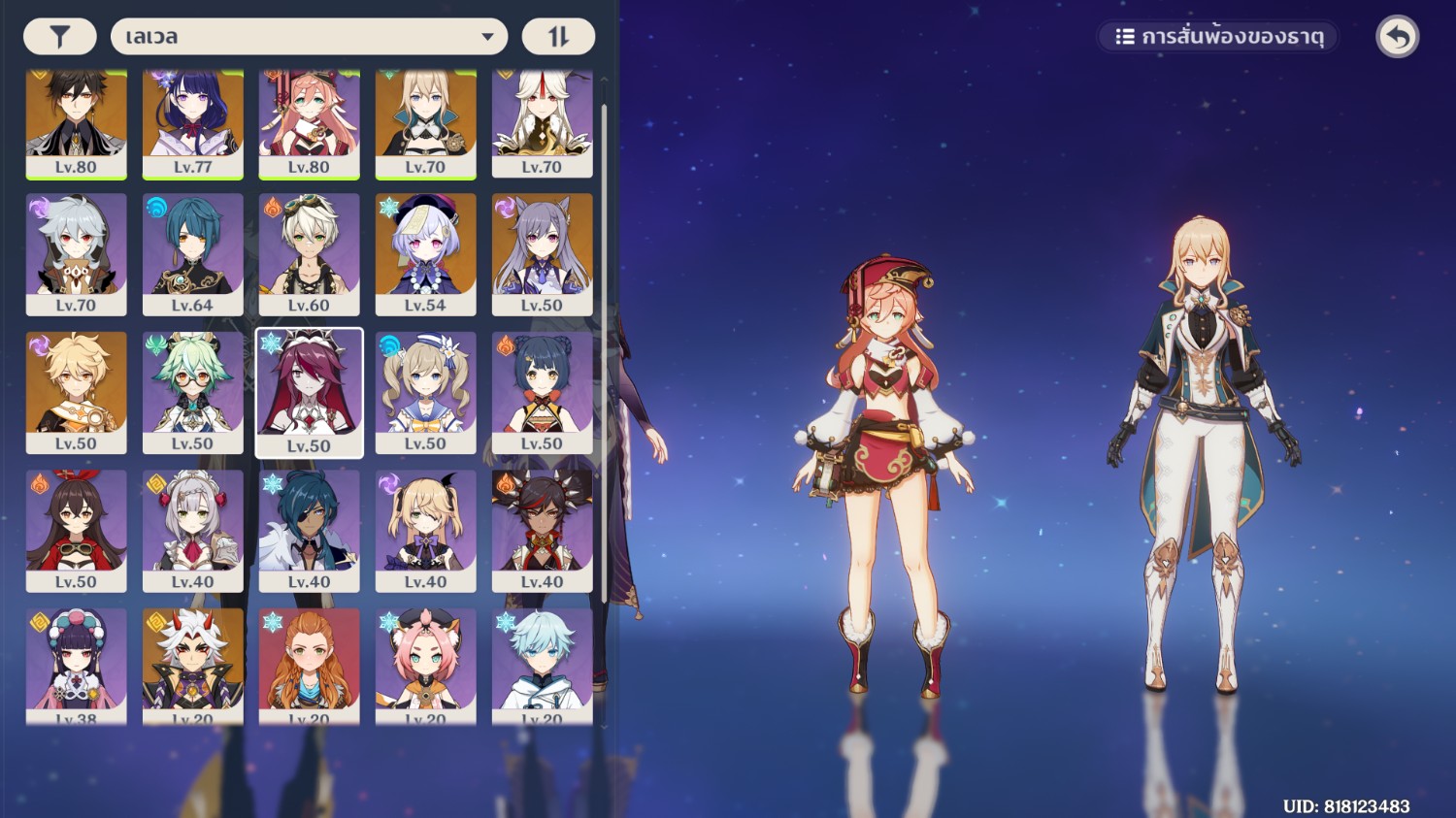Pick Kaeya's Lv.40 portrait
The width and height of the screenshot is (1456, 818).
(x=309, y=530)
